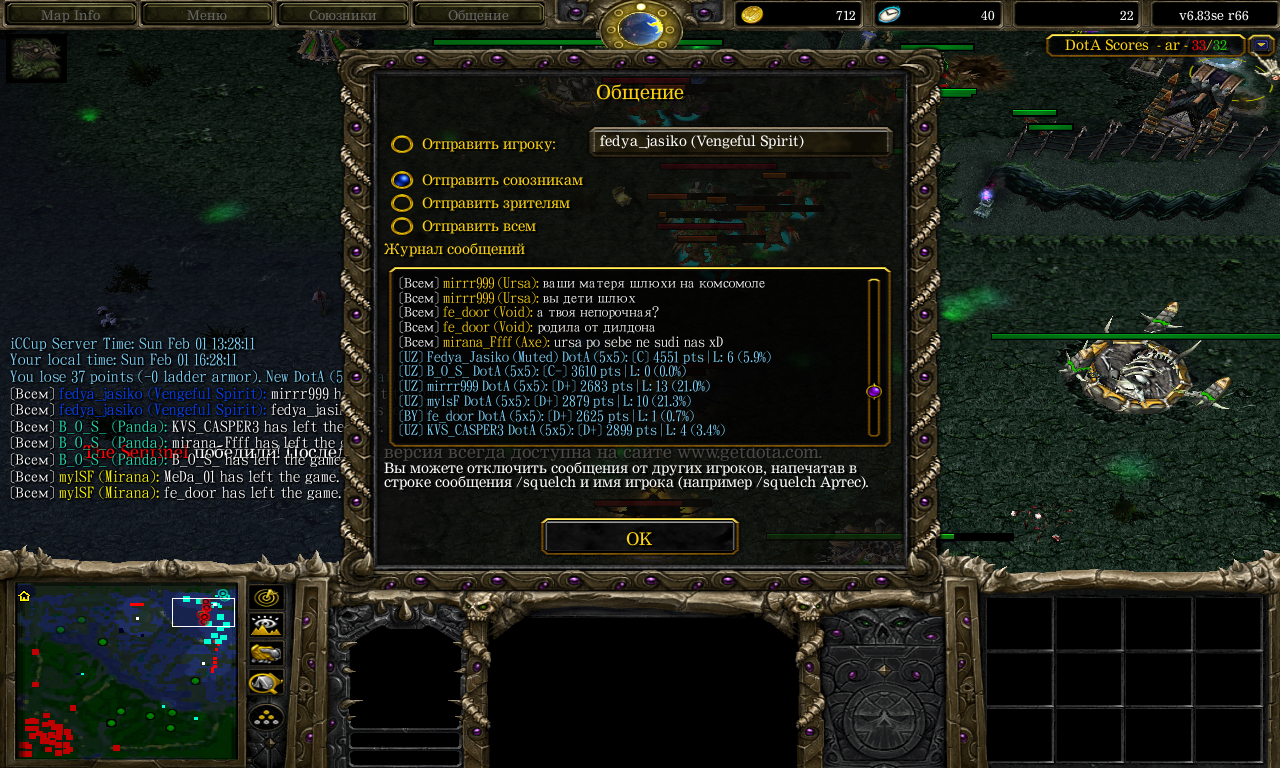Toggle the formation movement button
The image size is (1280, 768).
click(x=266, y=717)
